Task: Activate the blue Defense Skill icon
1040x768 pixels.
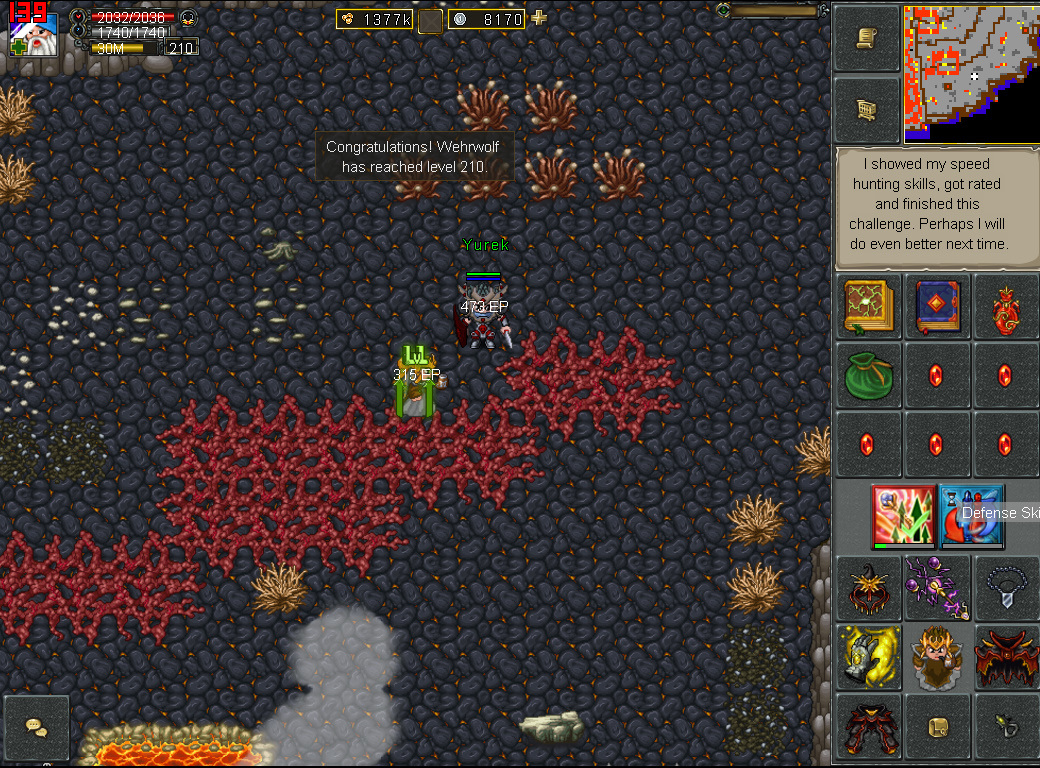Action: 971,515
